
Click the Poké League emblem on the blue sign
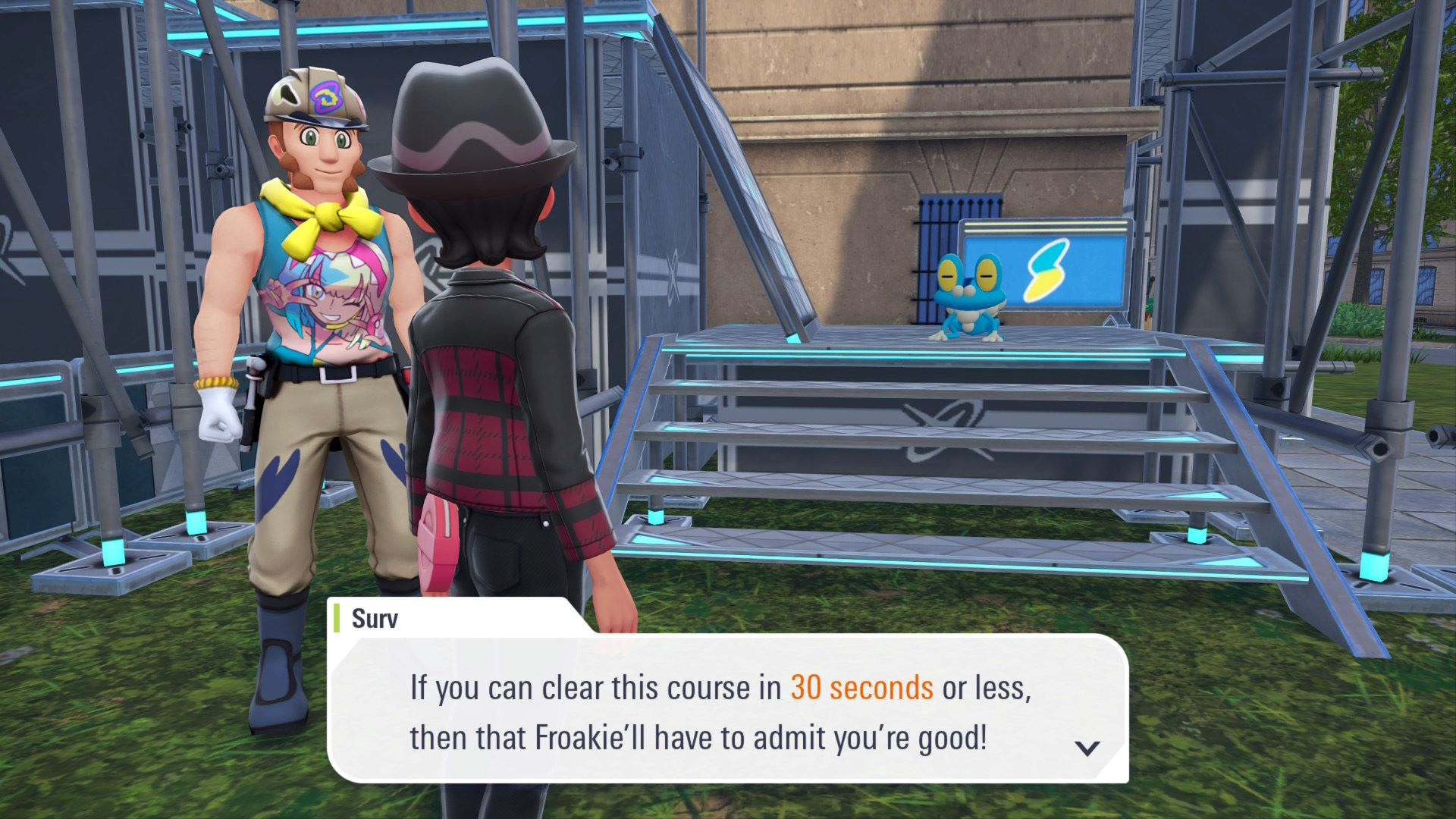click(x=1045, y=270)
